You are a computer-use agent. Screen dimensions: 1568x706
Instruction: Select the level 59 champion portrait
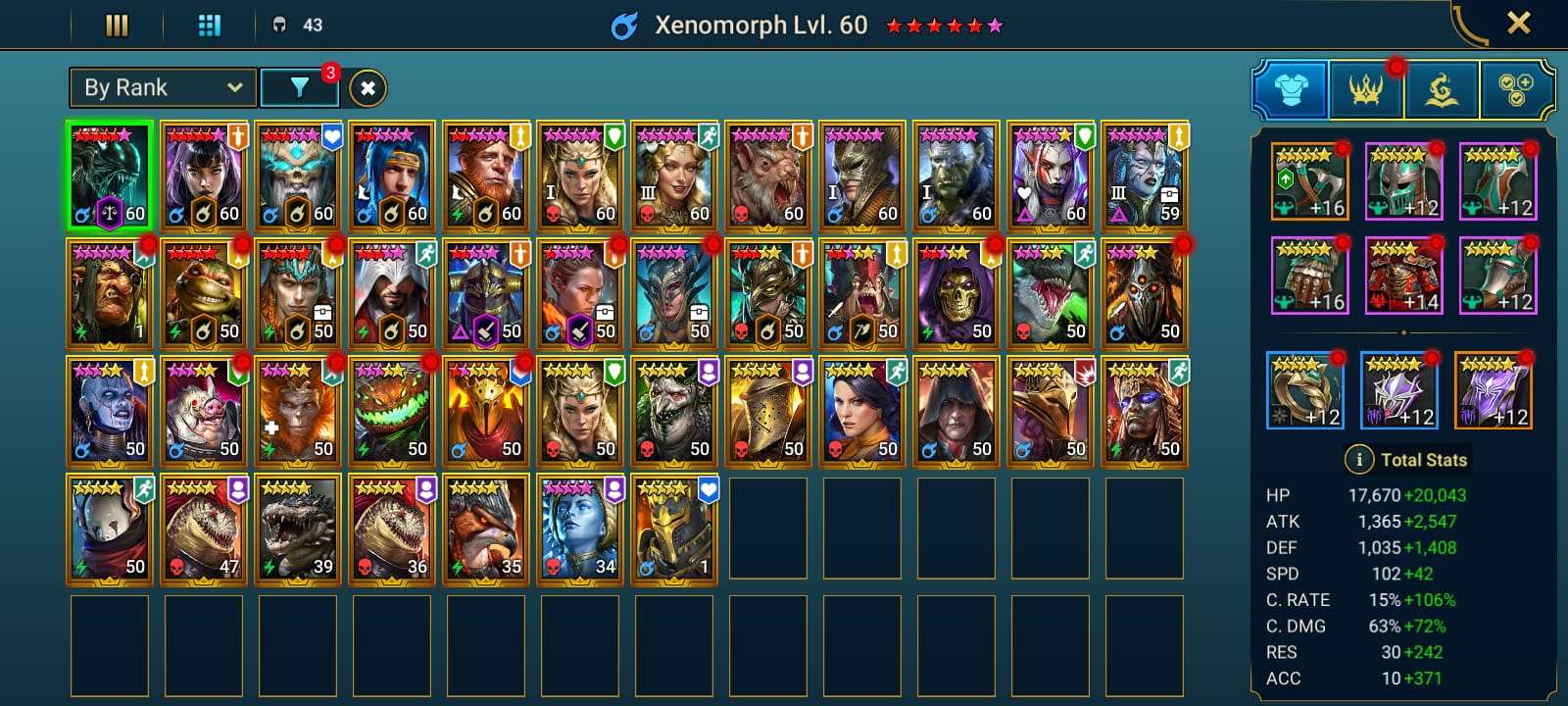[1144, 176]
